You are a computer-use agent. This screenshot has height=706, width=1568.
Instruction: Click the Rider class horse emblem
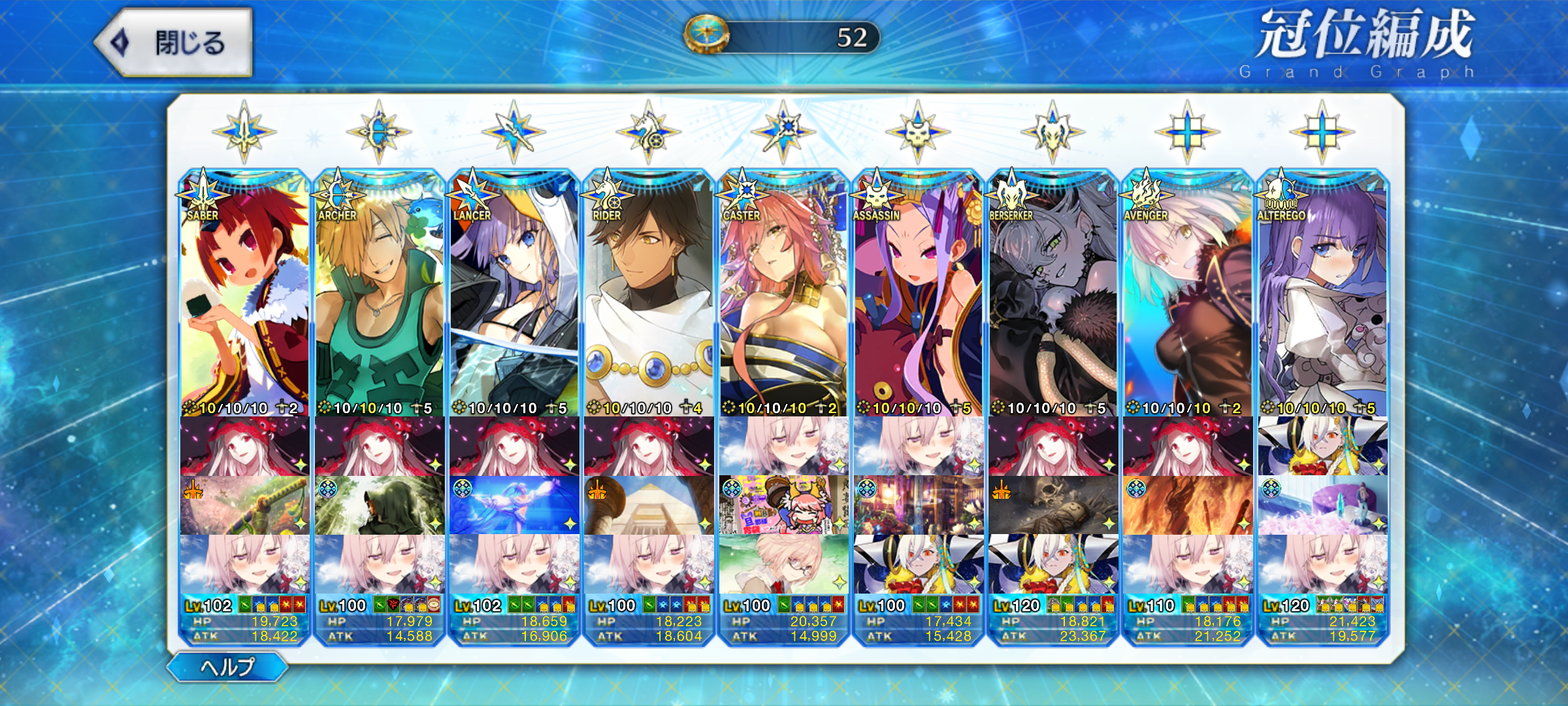tap(649, 132)
